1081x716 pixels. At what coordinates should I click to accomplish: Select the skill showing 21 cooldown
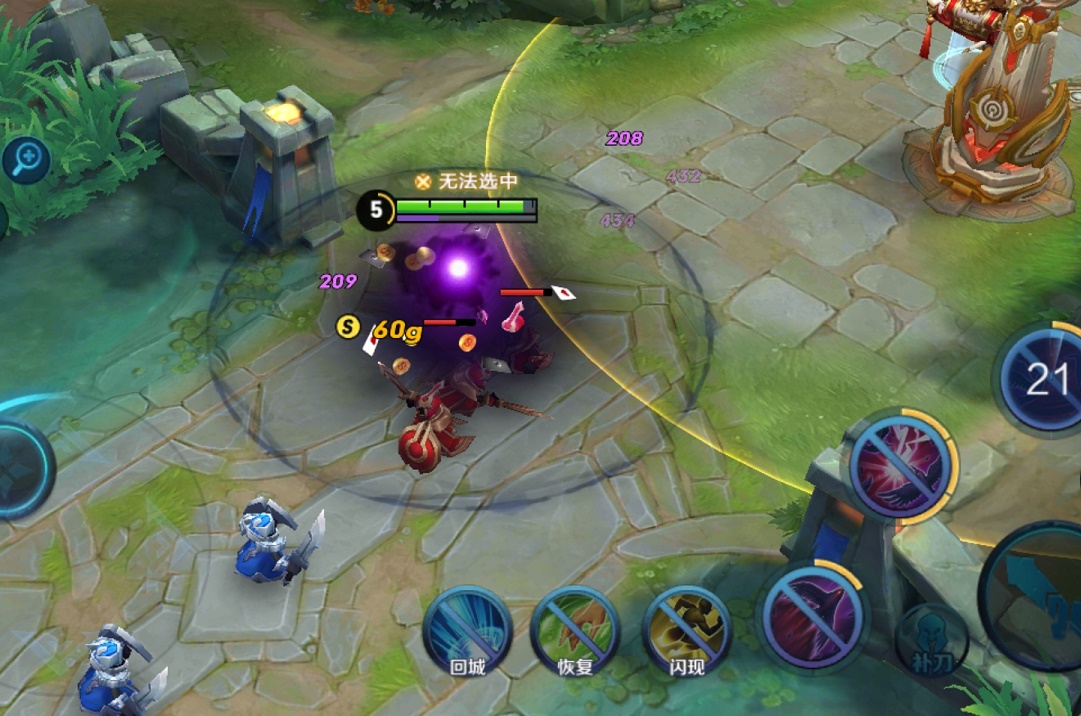point(1043,379)
